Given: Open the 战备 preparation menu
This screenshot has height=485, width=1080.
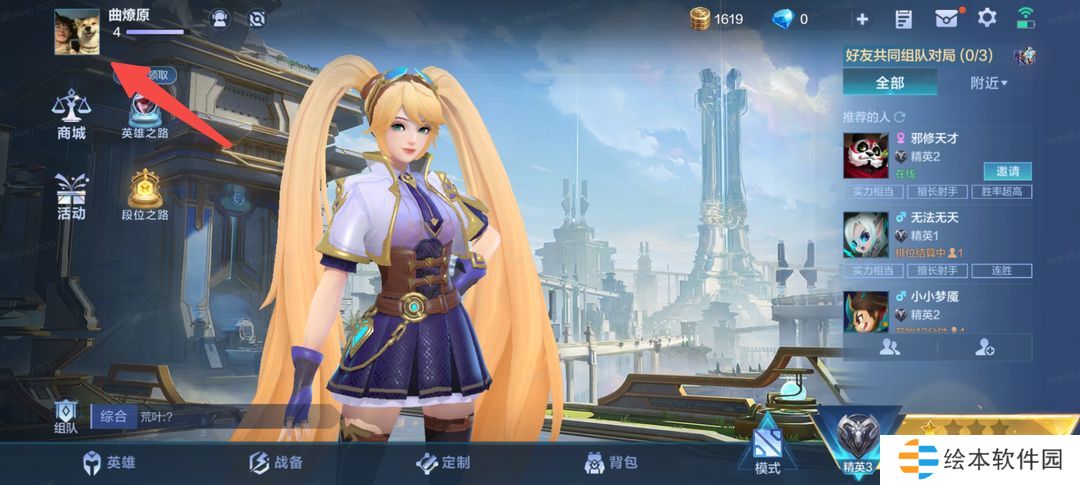Looking at the screenshot, I should click(275, 463).
